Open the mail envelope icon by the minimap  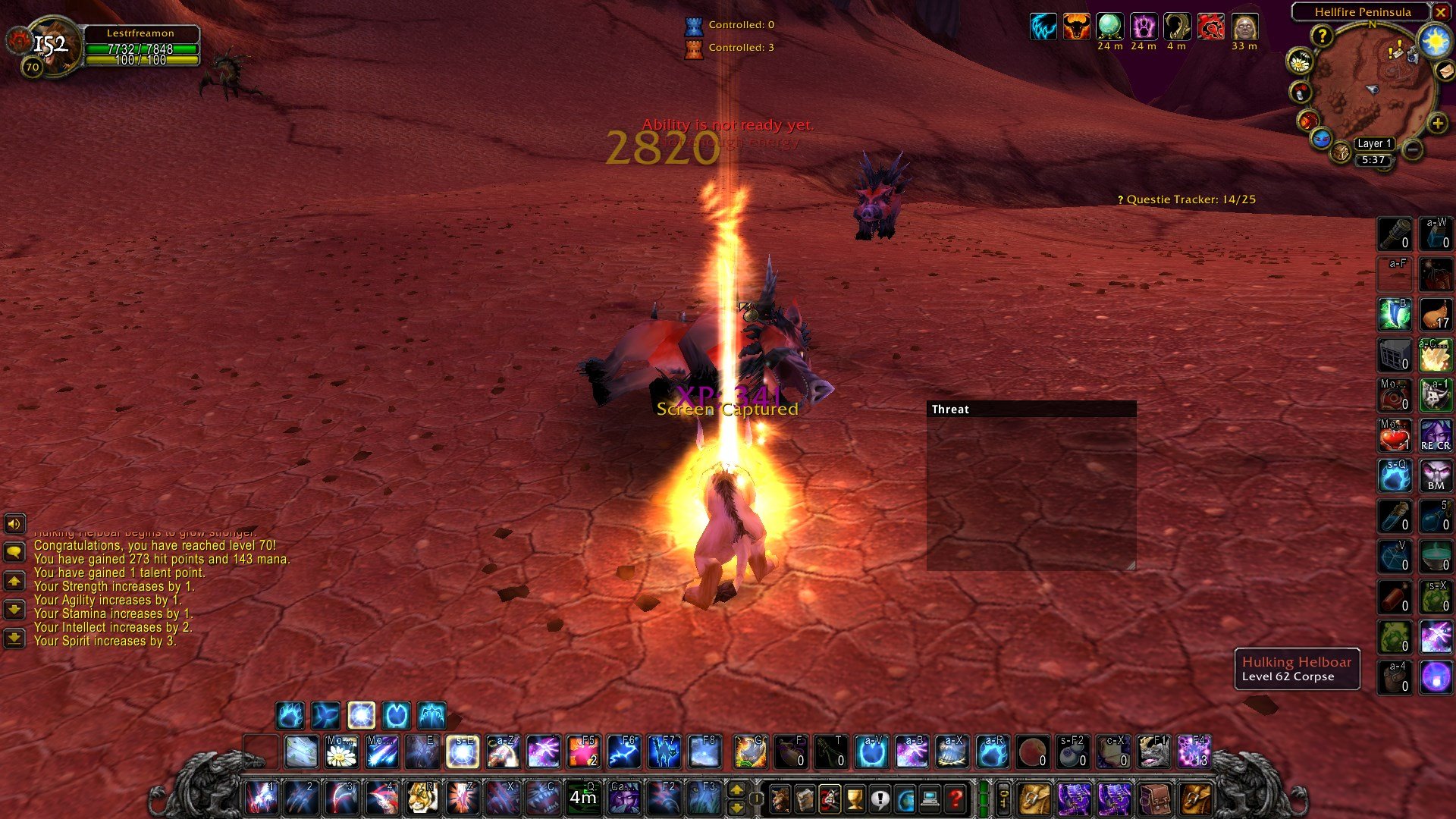pos(1445,71)
